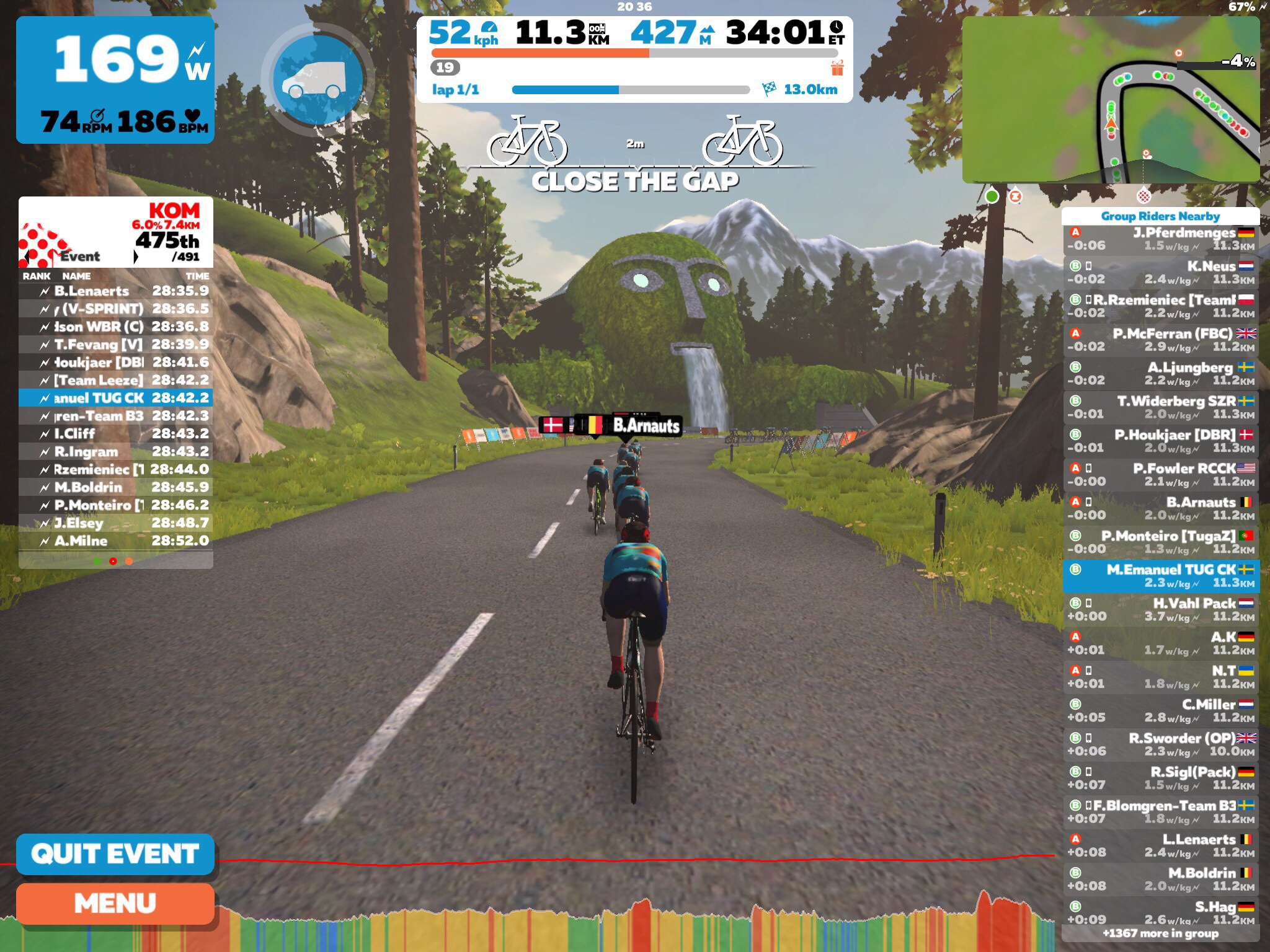Click the right arrow beside Event label
This screenshot has height=952, width=1270.
click(x=136, y=257)
